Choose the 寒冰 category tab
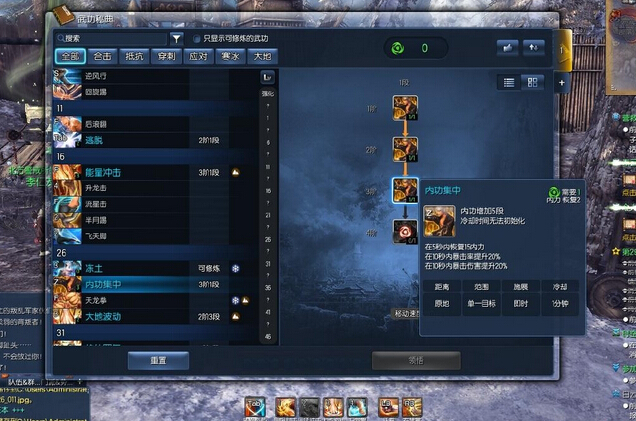 pyautogui.click(x=230, y=57)
